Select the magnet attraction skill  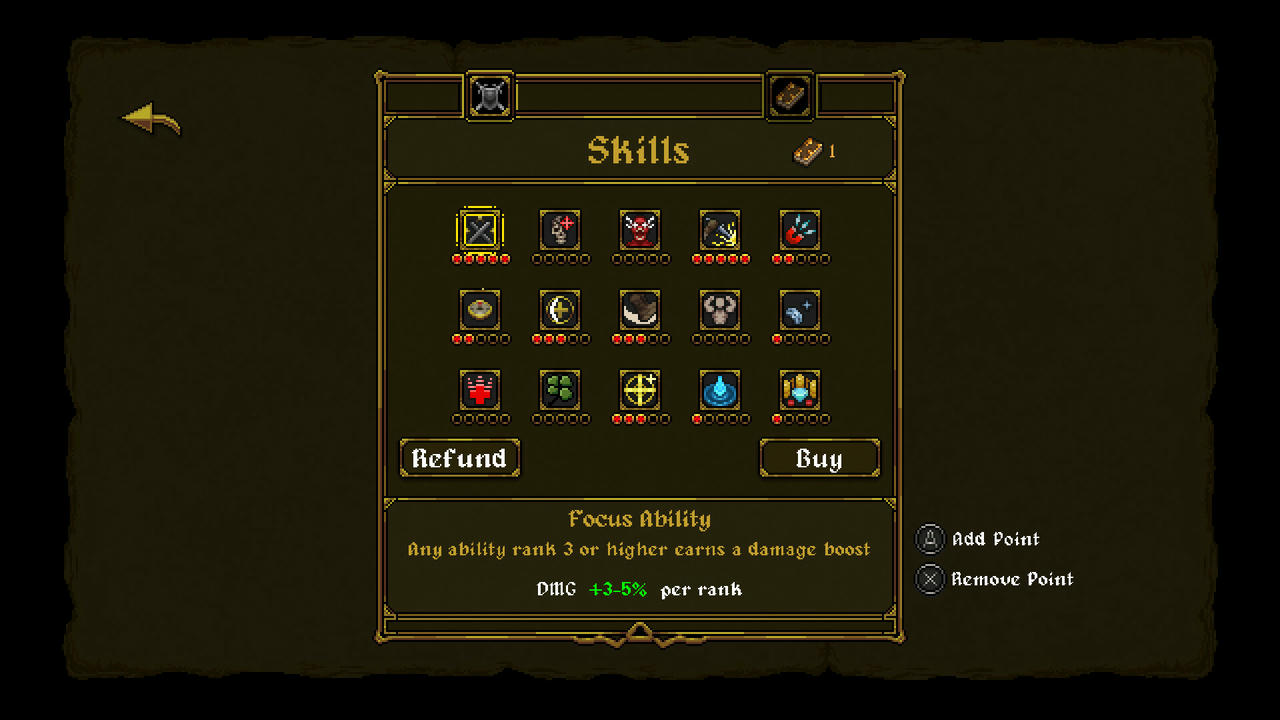pyautogui.click(x=800, y=230)
